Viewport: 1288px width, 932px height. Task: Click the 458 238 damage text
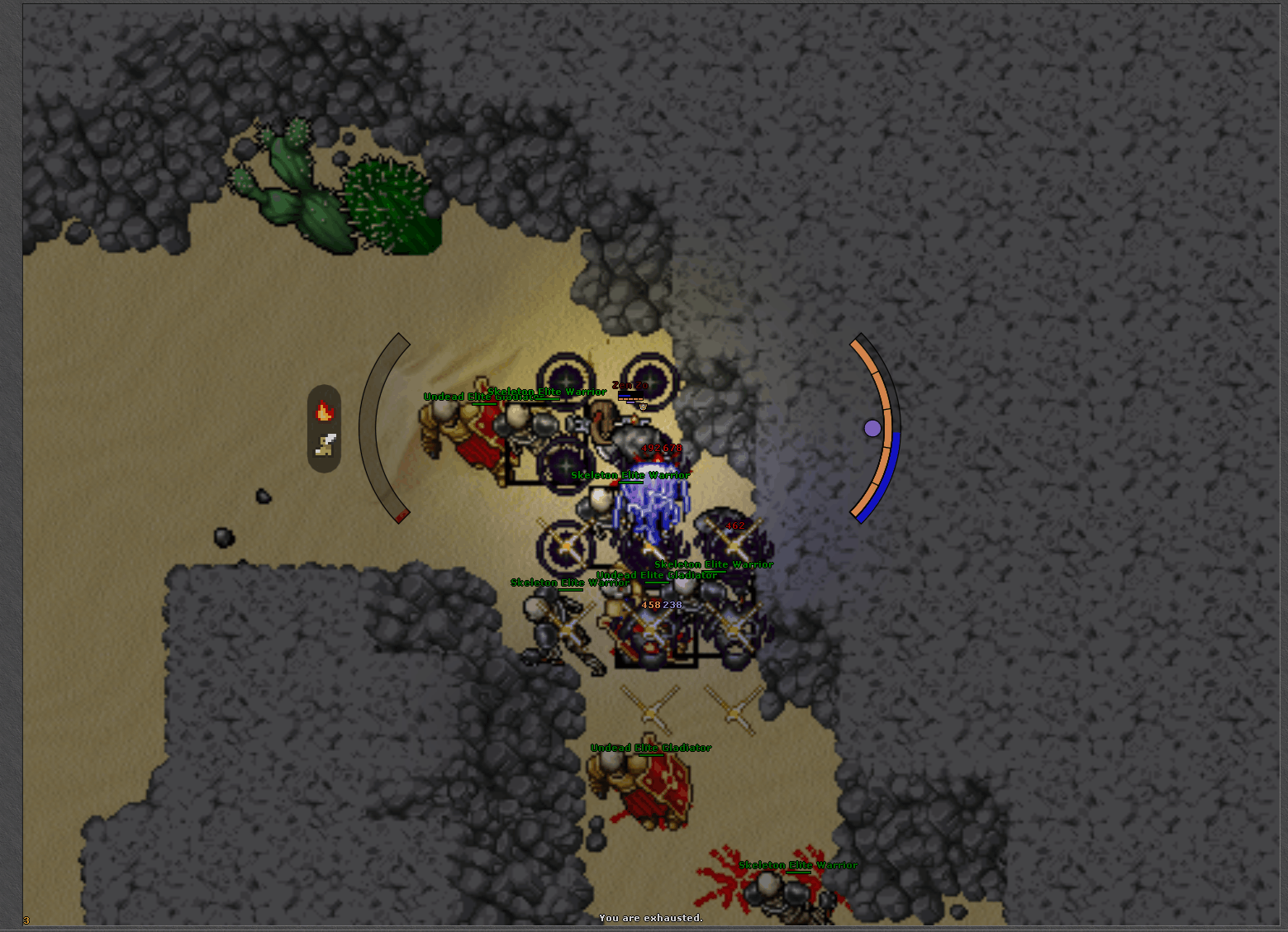pyautogui.click(x=661, y=606)
